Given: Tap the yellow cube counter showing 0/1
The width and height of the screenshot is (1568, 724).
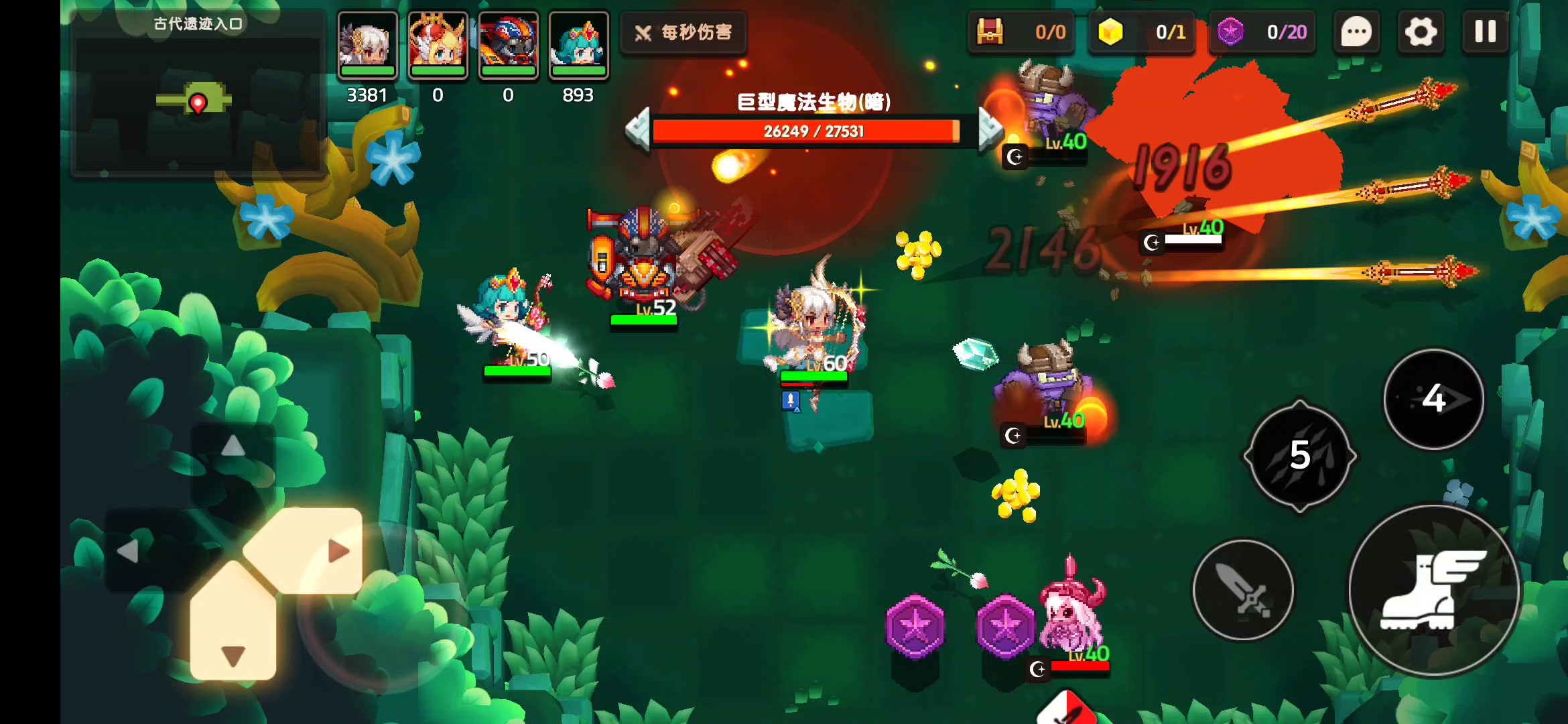Looking at the screenshot, I should pyautogui.click(x=1141, y=32).
